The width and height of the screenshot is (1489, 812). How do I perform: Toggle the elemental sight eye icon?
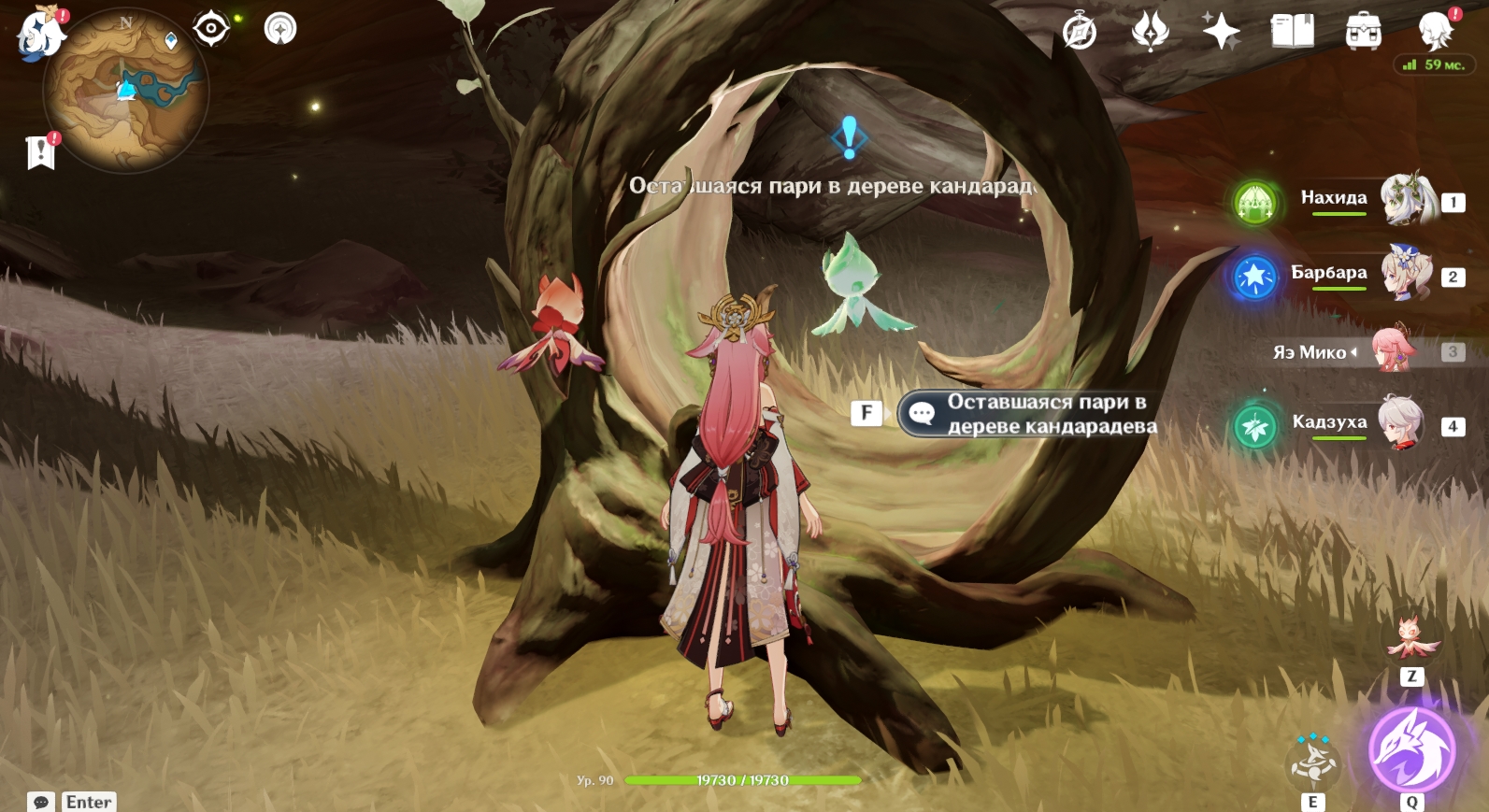(x=211, y=28)
